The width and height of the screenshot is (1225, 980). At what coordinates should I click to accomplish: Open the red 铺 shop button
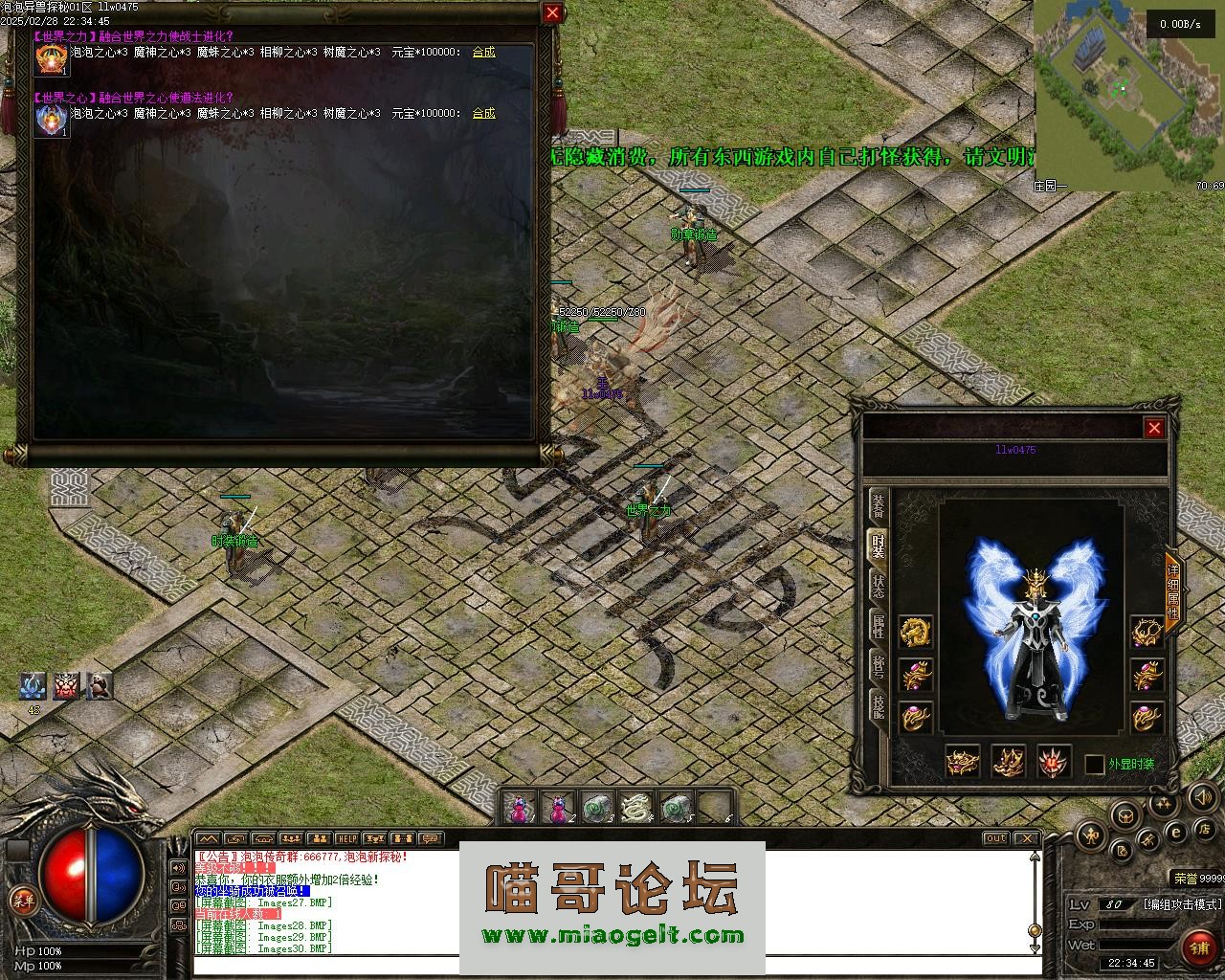point(1199,947)
